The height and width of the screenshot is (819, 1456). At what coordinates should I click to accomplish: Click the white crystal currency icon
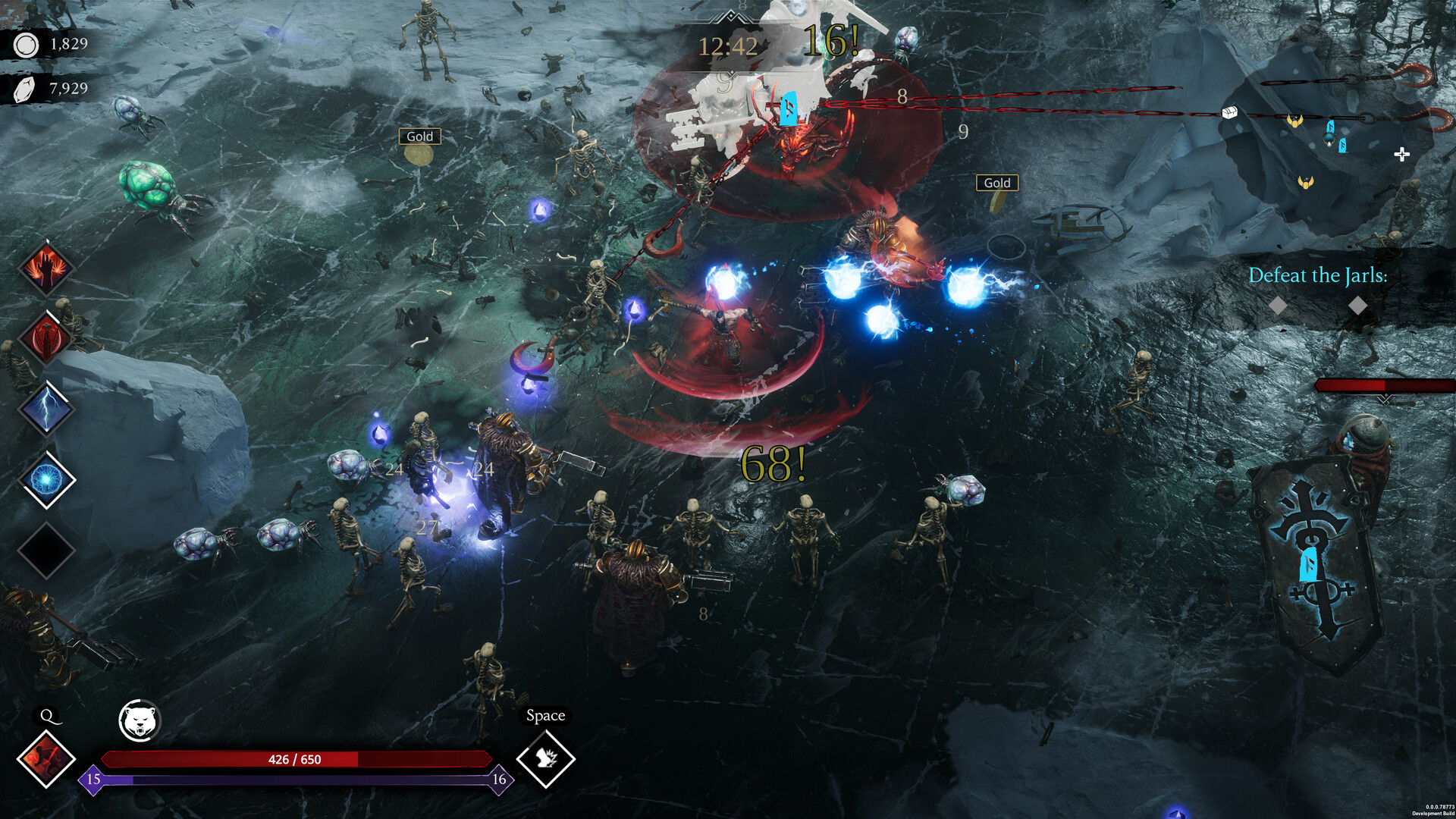point(25,89)
